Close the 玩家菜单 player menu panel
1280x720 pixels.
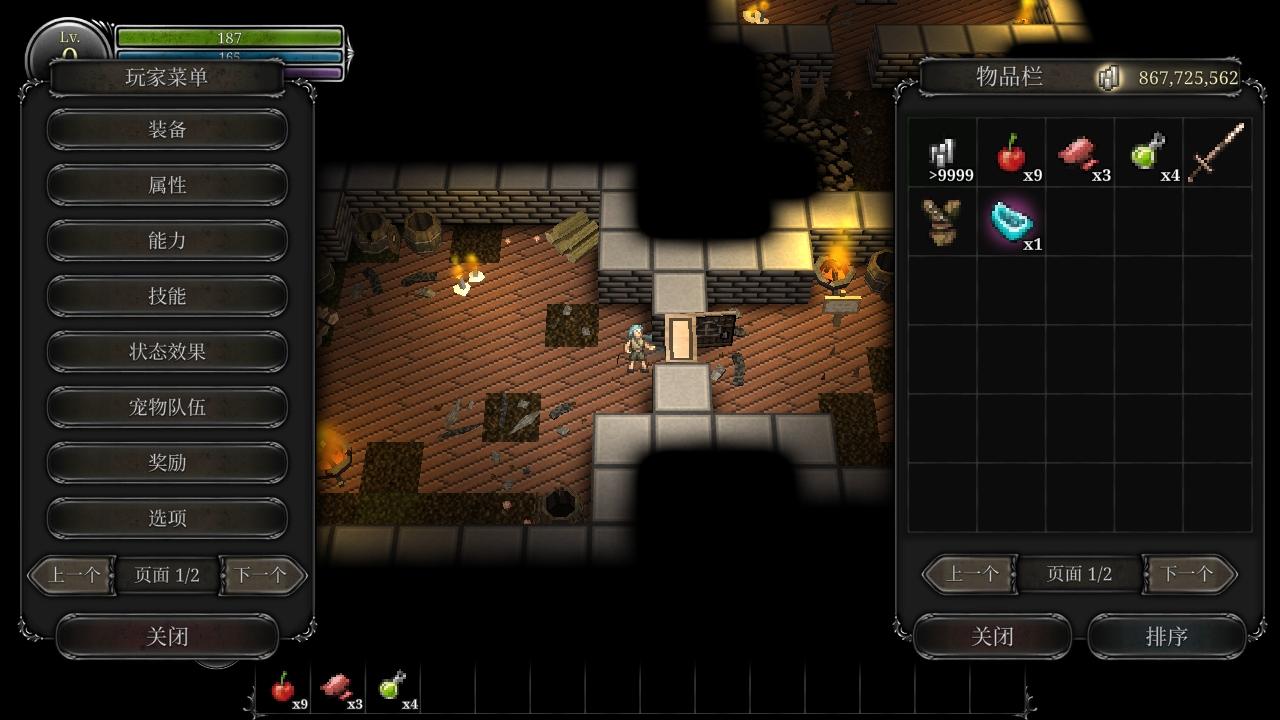click(x=167, y=637)
